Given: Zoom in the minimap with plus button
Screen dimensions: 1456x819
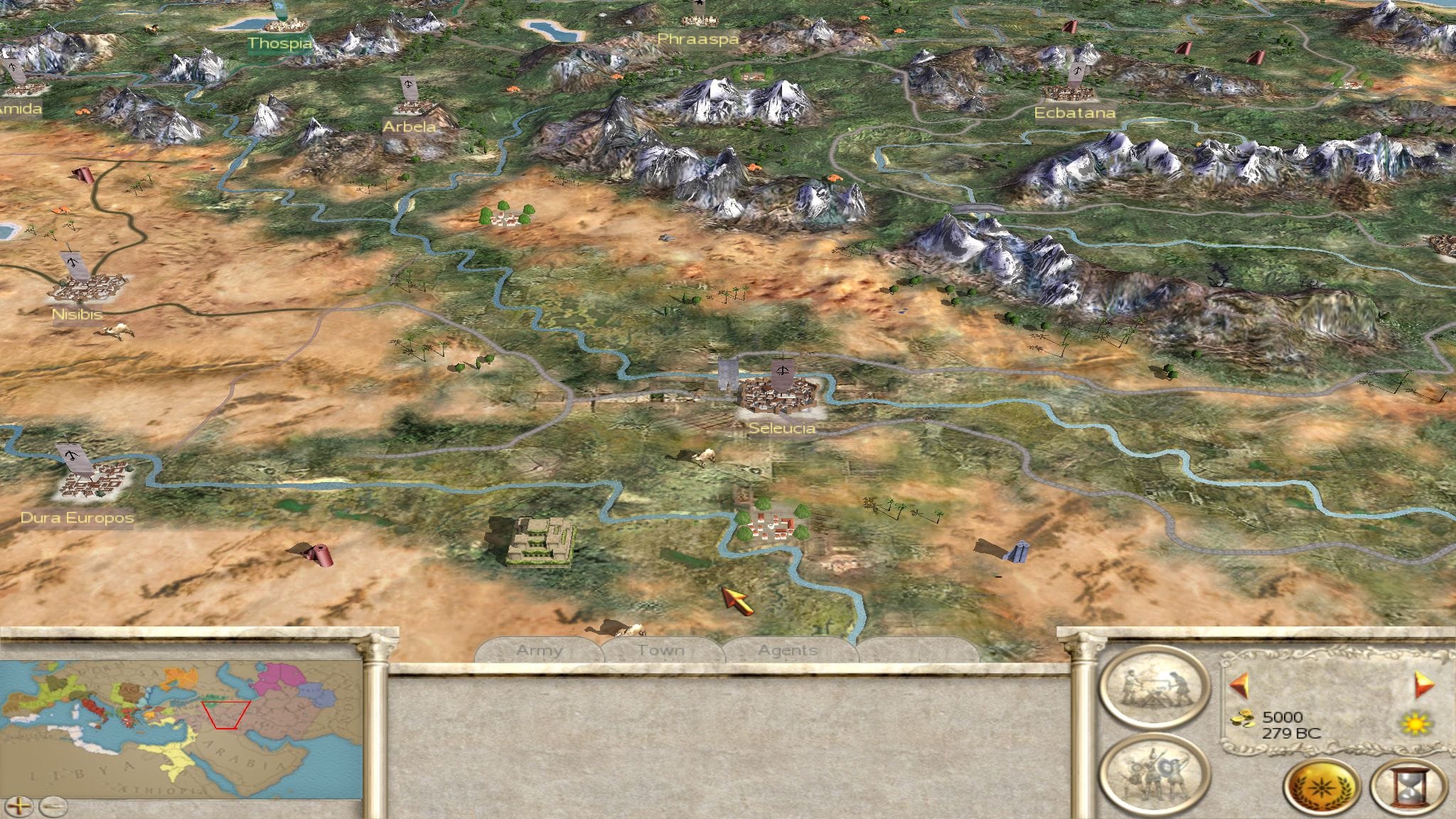Looking at the screenshot, I should coord(21,806).
